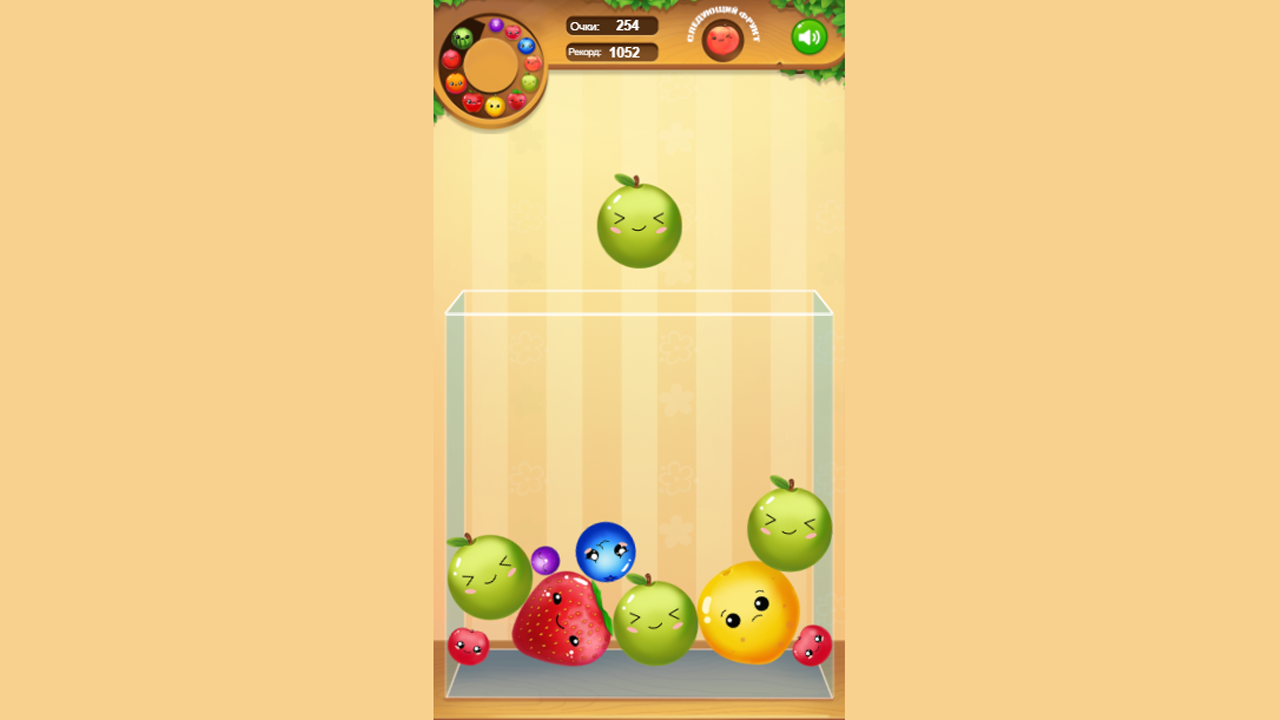Screen dimensions: 1280x720
Task: Click the lemon icon at the wheel bottom
Action: (x=495, y=106)
